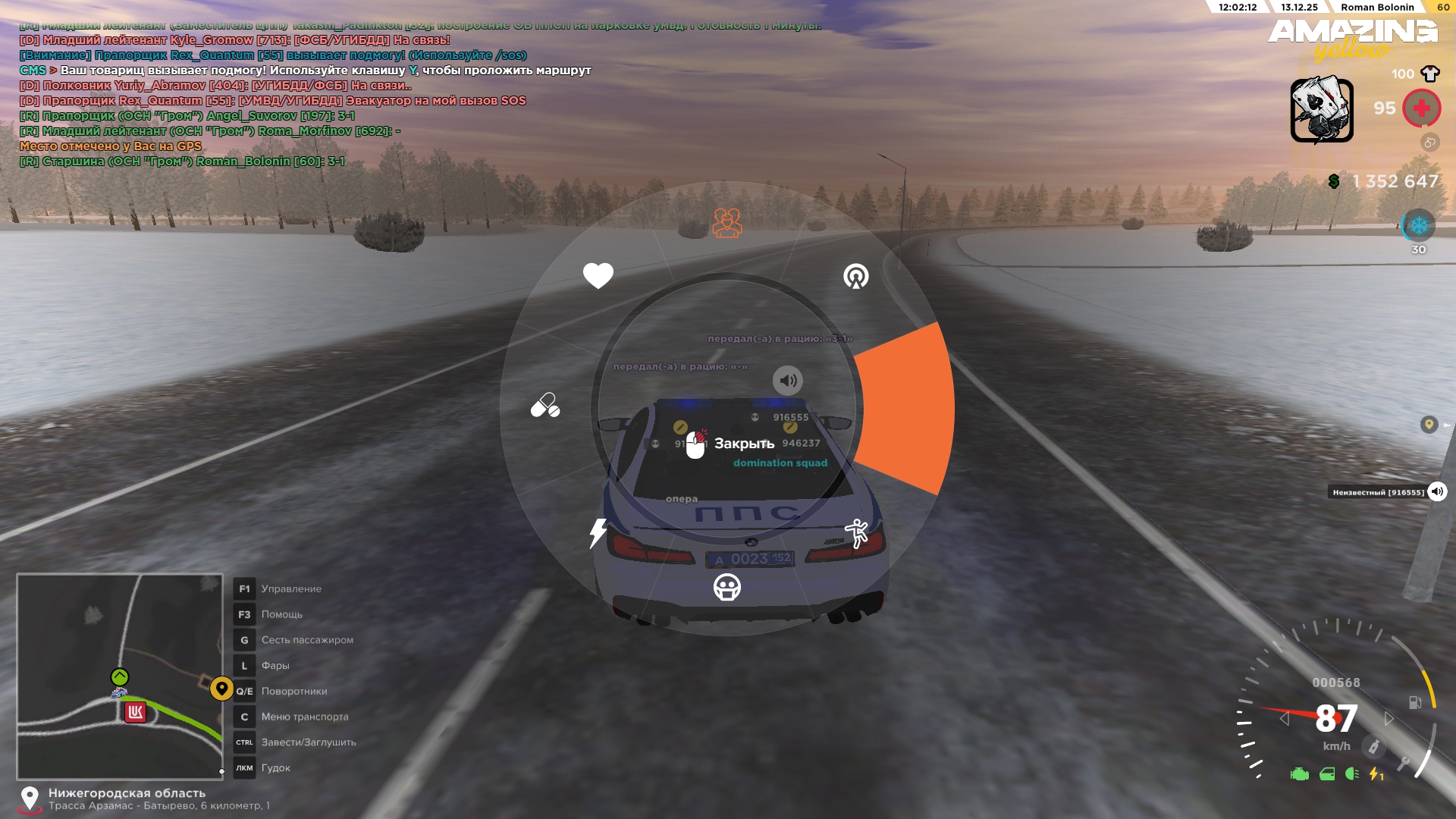1456x819 pixels.
Task: Close the radial menu via Закрыть
Action: (732, 444)
